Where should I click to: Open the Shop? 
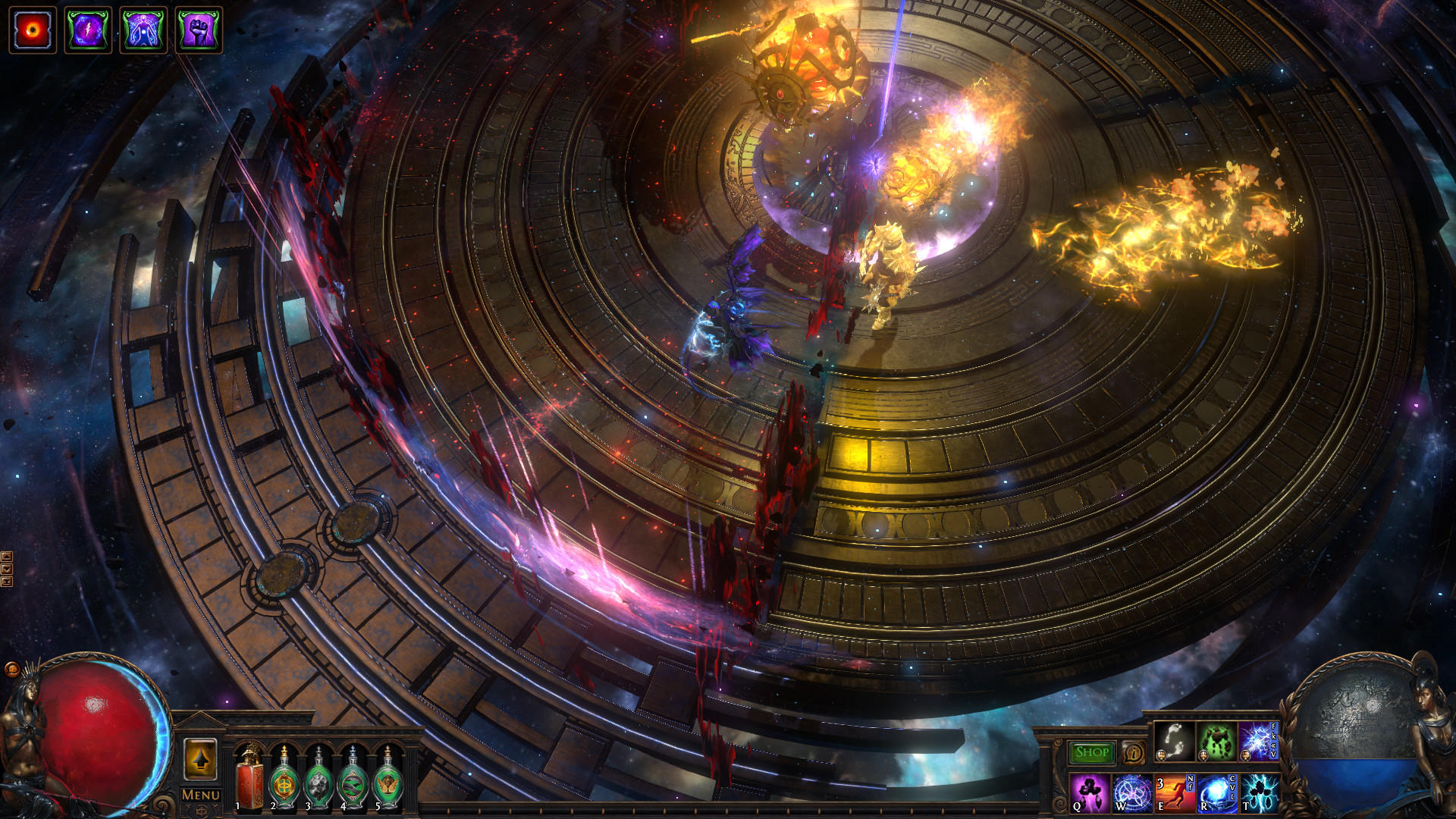point(1092,753)
